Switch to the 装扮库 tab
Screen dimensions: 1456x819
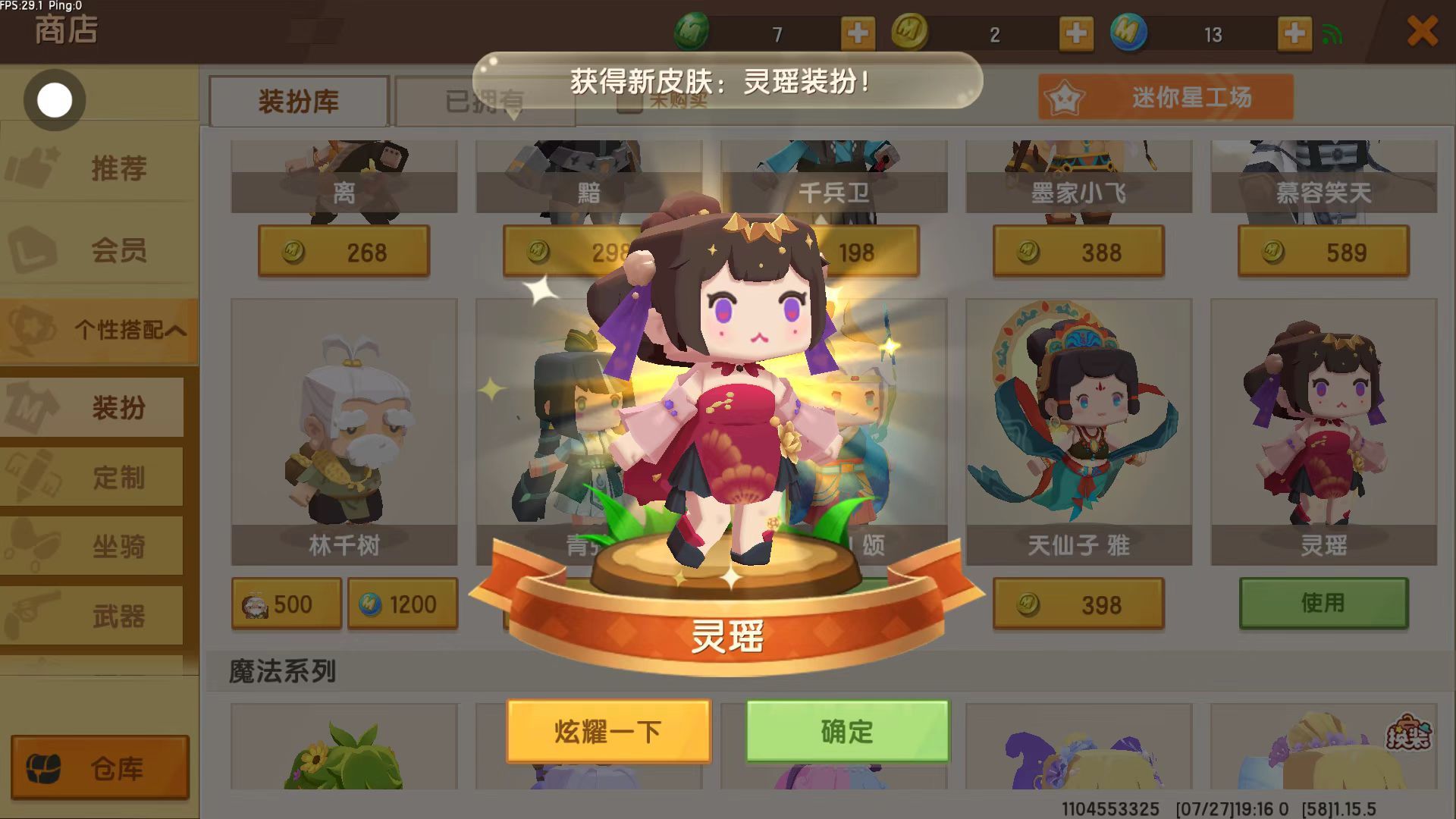[x=299, y=101]
